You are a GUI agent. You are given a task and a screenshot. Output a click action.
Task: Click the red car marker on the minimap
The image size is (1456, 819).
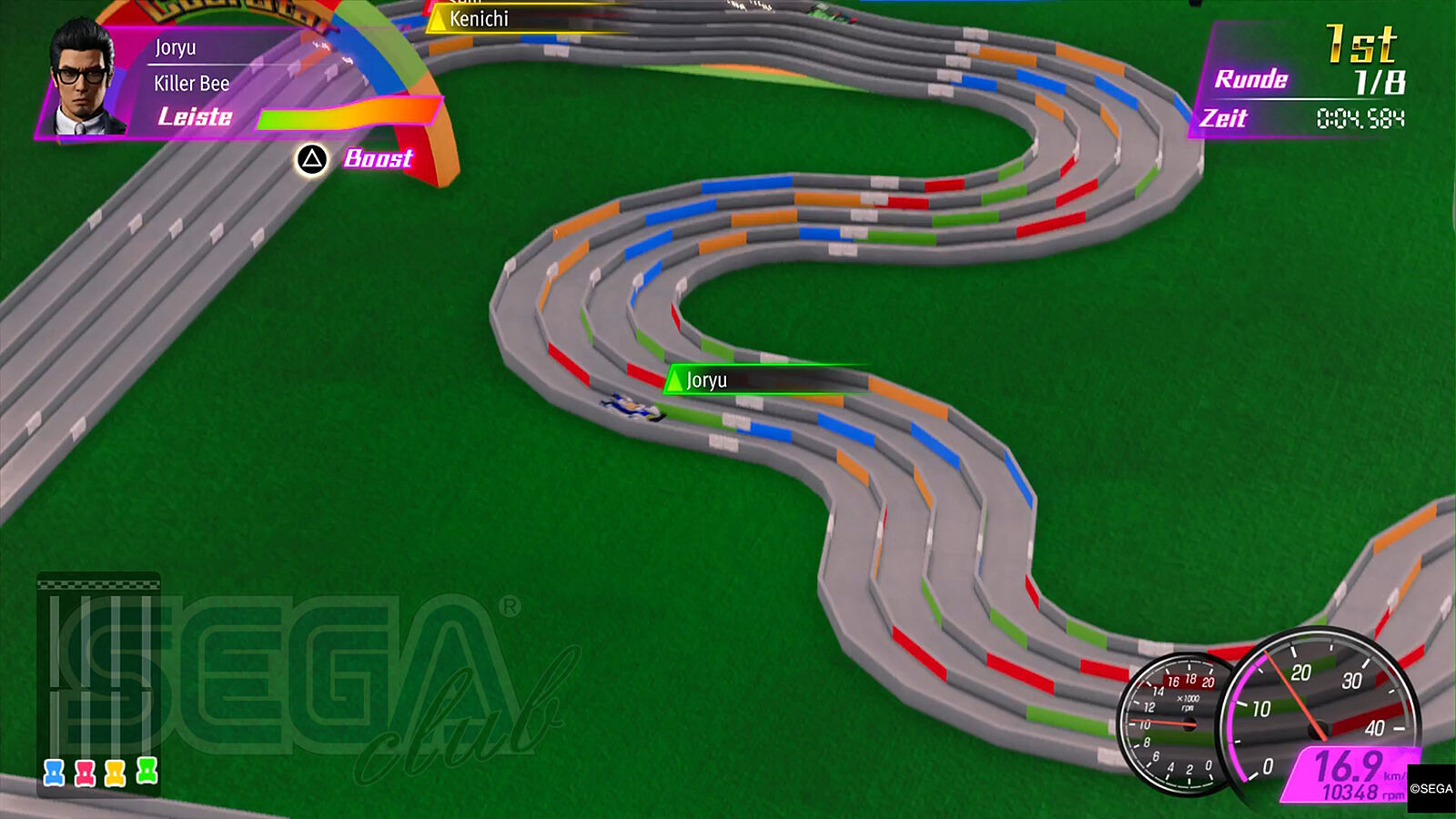pos(85,773)
